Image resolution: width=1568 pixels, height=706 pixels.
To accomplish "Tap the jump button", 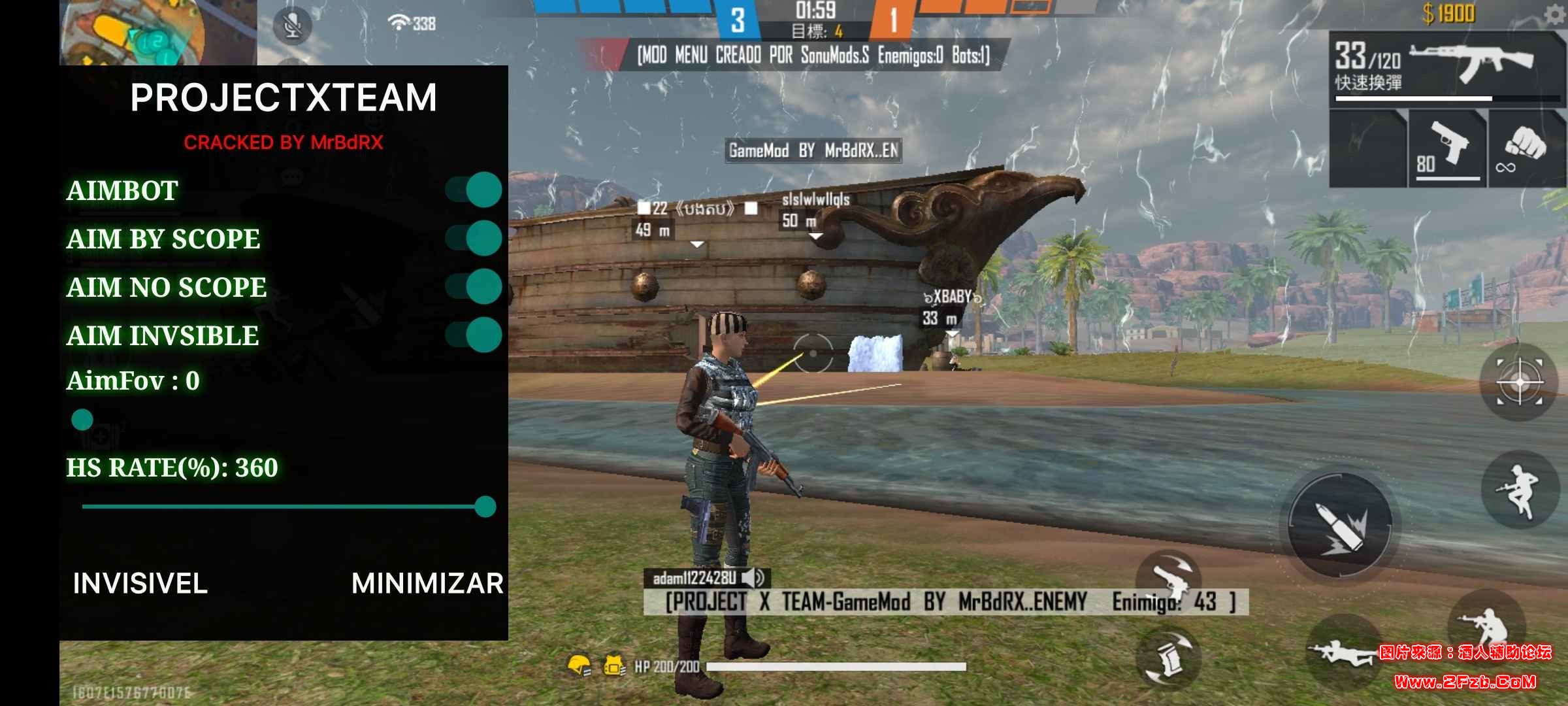I will click(x=1520, y=490).
